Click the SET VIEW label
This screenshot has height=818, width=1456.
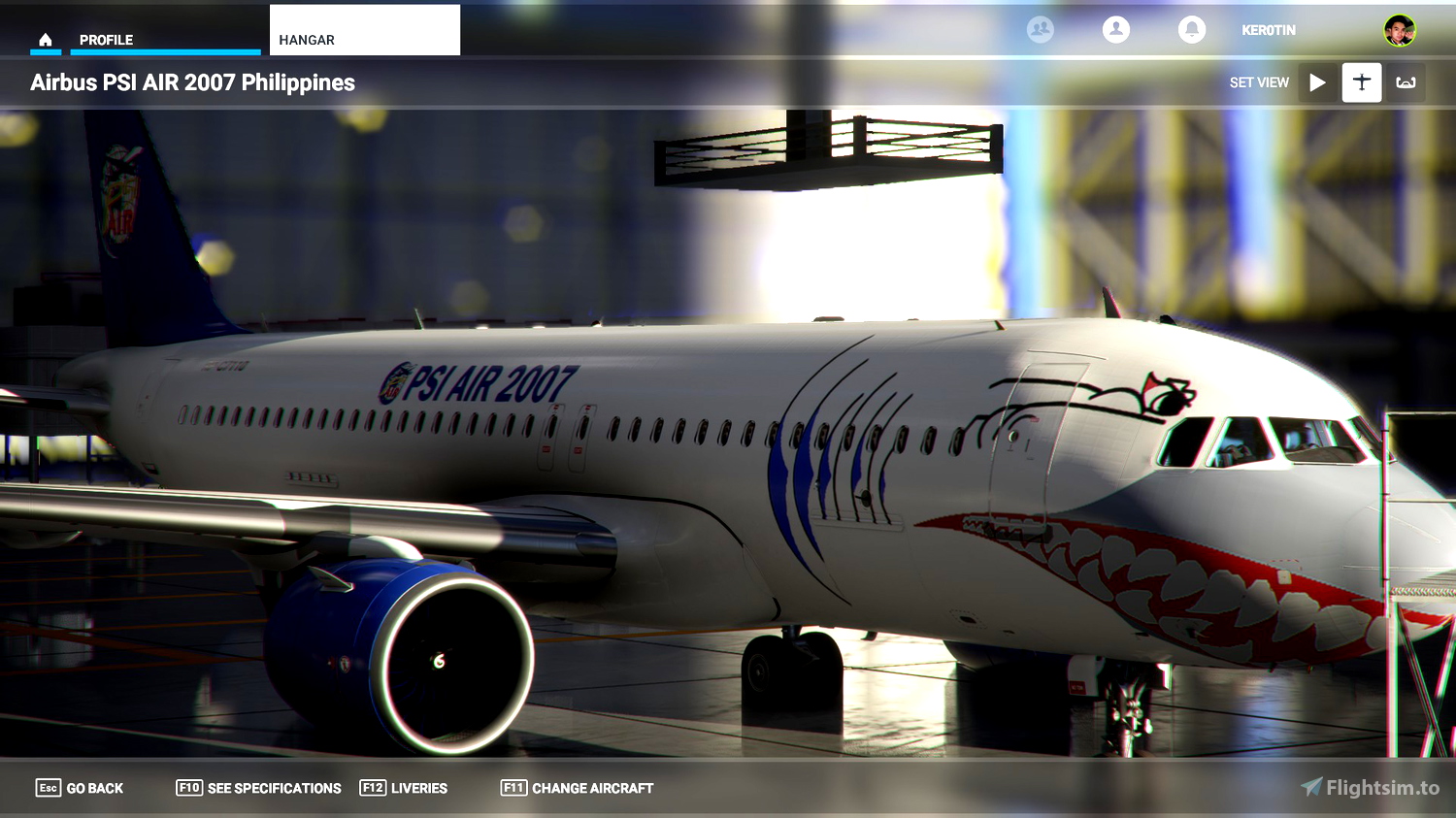point(1259,82)
